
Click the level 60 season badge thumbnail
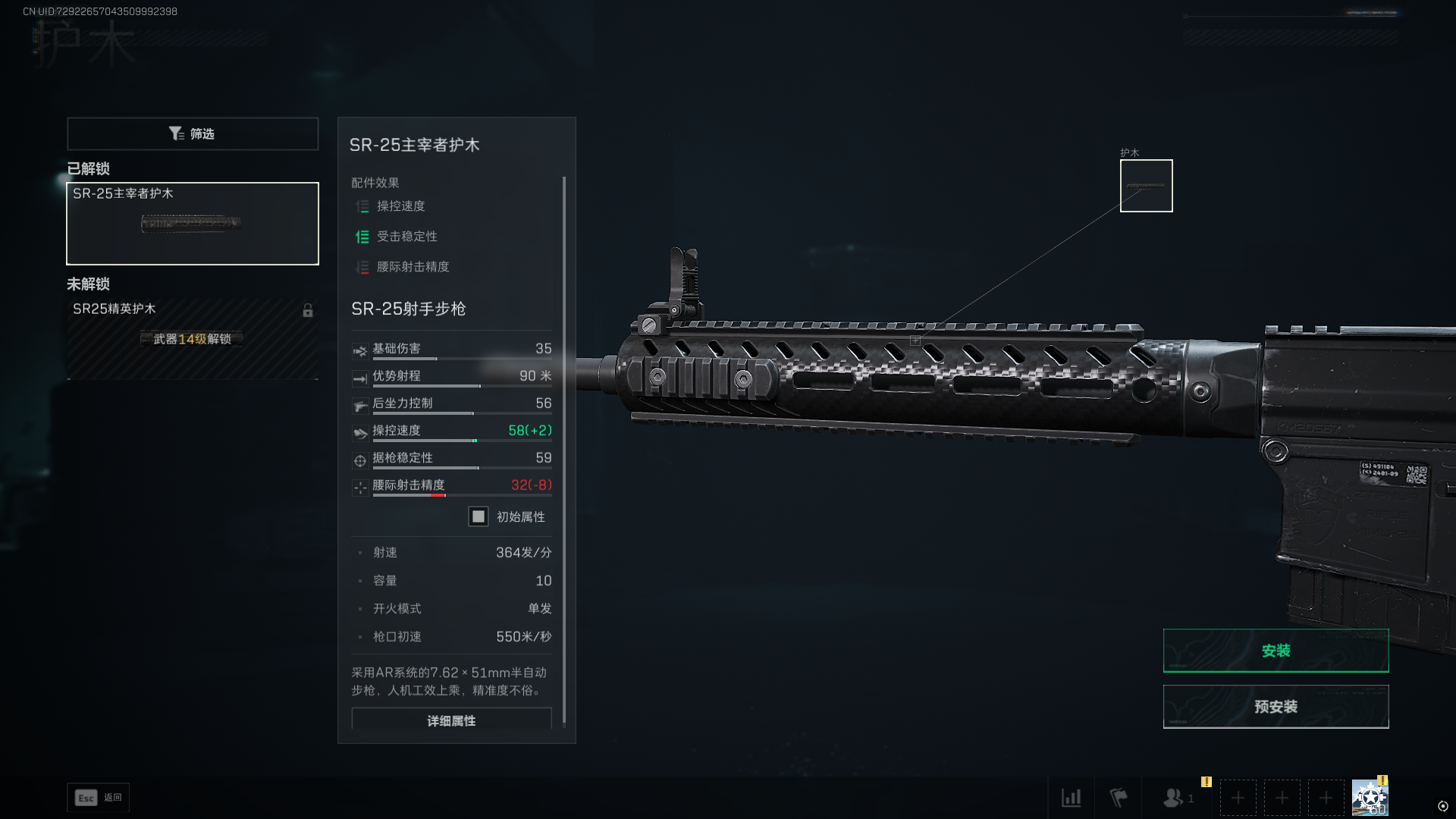click(1370, 797)
